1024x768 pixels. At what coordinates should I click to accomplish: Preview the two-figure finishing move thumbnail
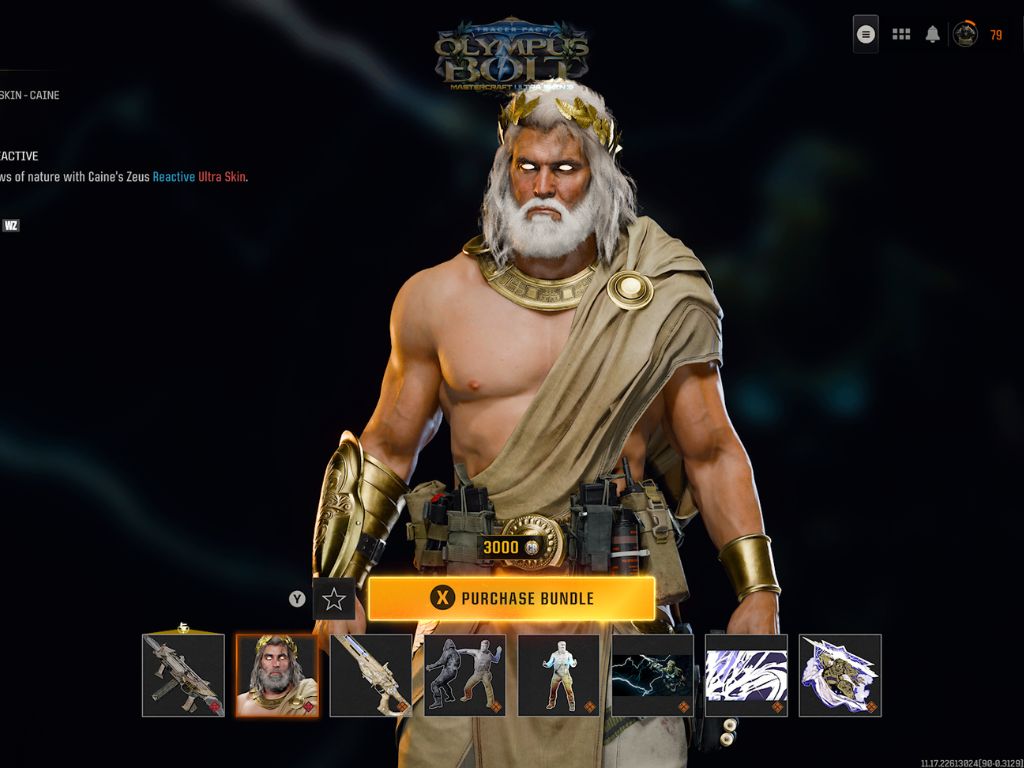(x=465, y=676)
